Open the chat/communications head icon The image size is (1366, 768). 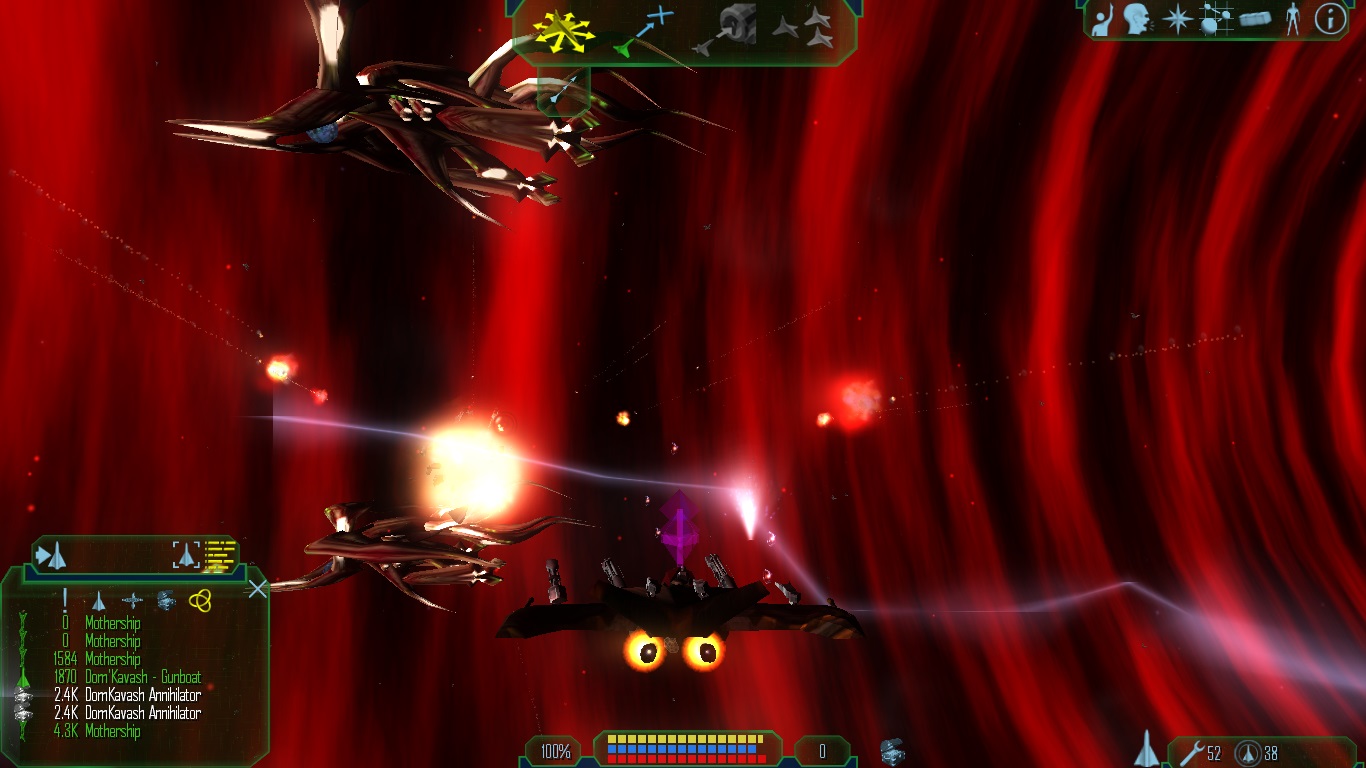click(x=1136, y=19)
